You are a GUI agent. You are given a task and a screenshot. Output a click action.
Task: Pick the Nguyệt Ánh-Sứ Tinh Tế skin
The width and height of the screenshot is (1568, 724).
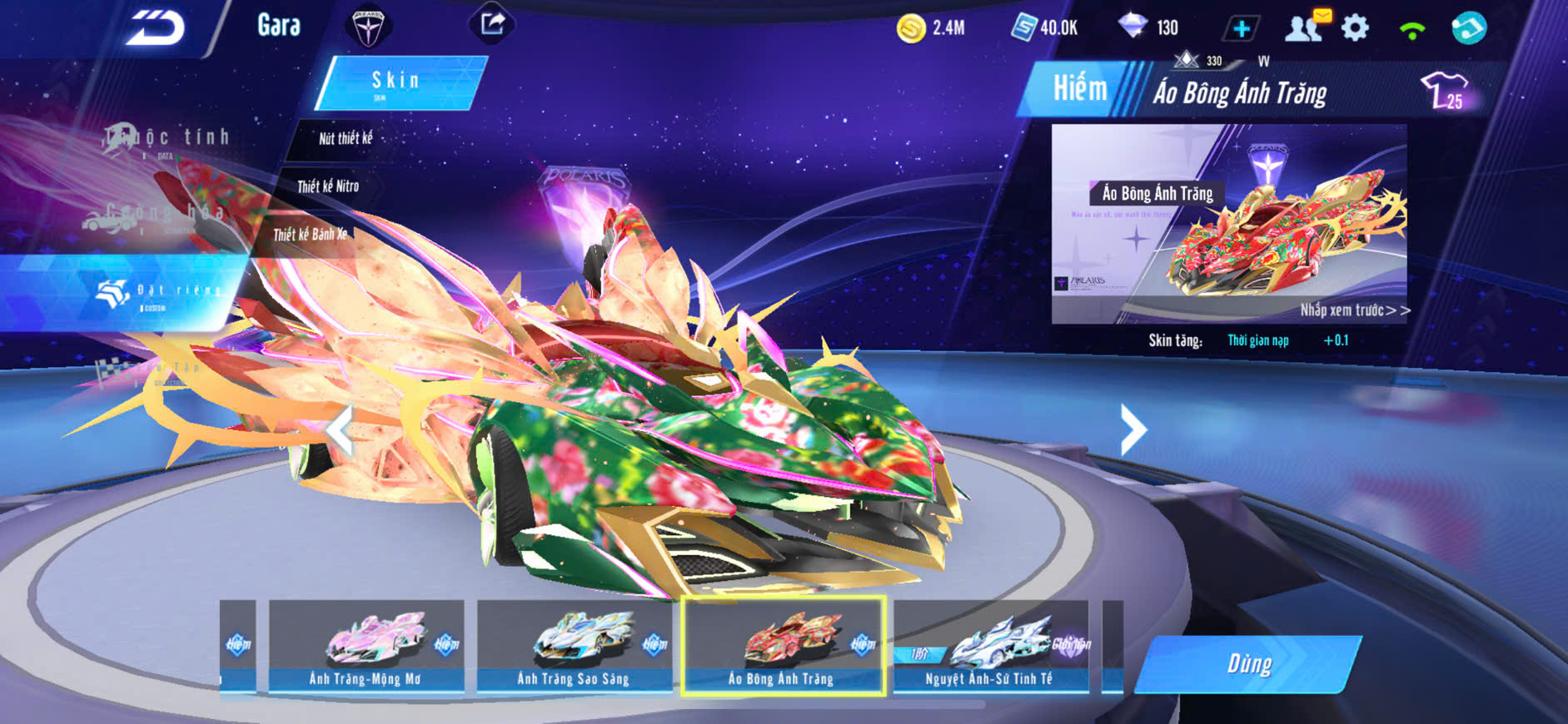tap(990, 647)
